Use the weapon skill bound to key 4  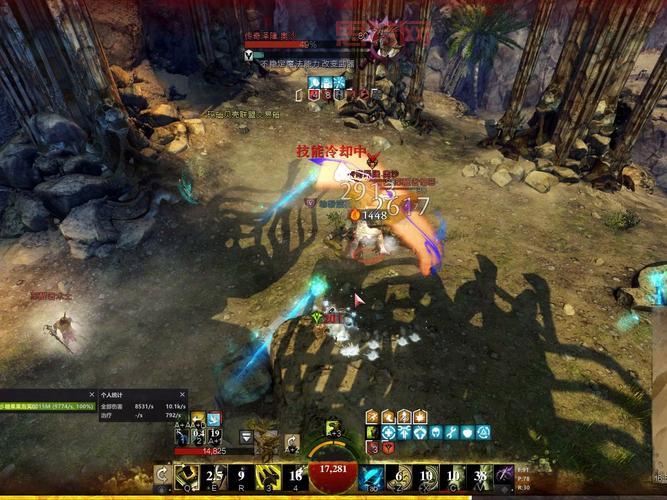tap(295, 475)
